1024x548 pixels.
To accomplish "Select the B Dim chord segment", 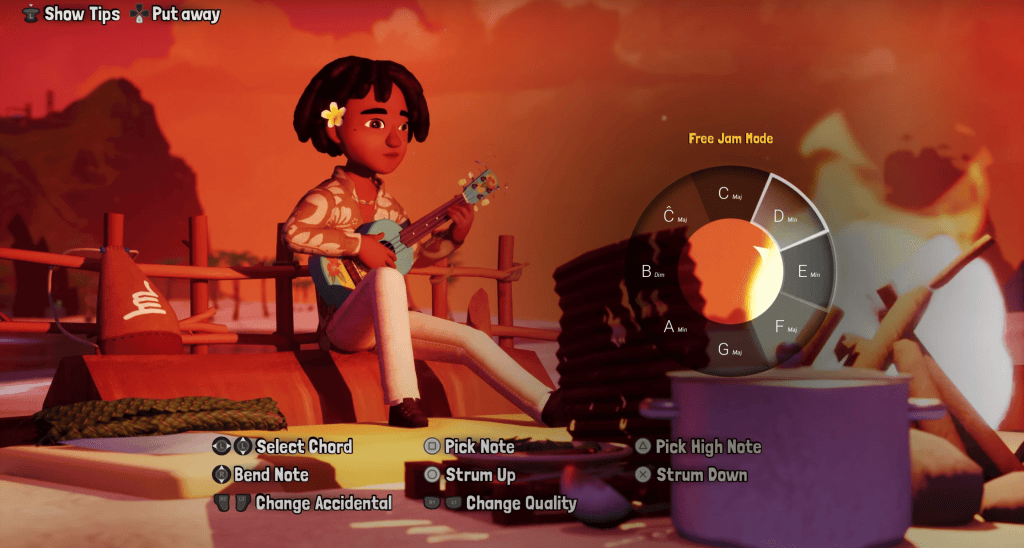I will (650, 270).
